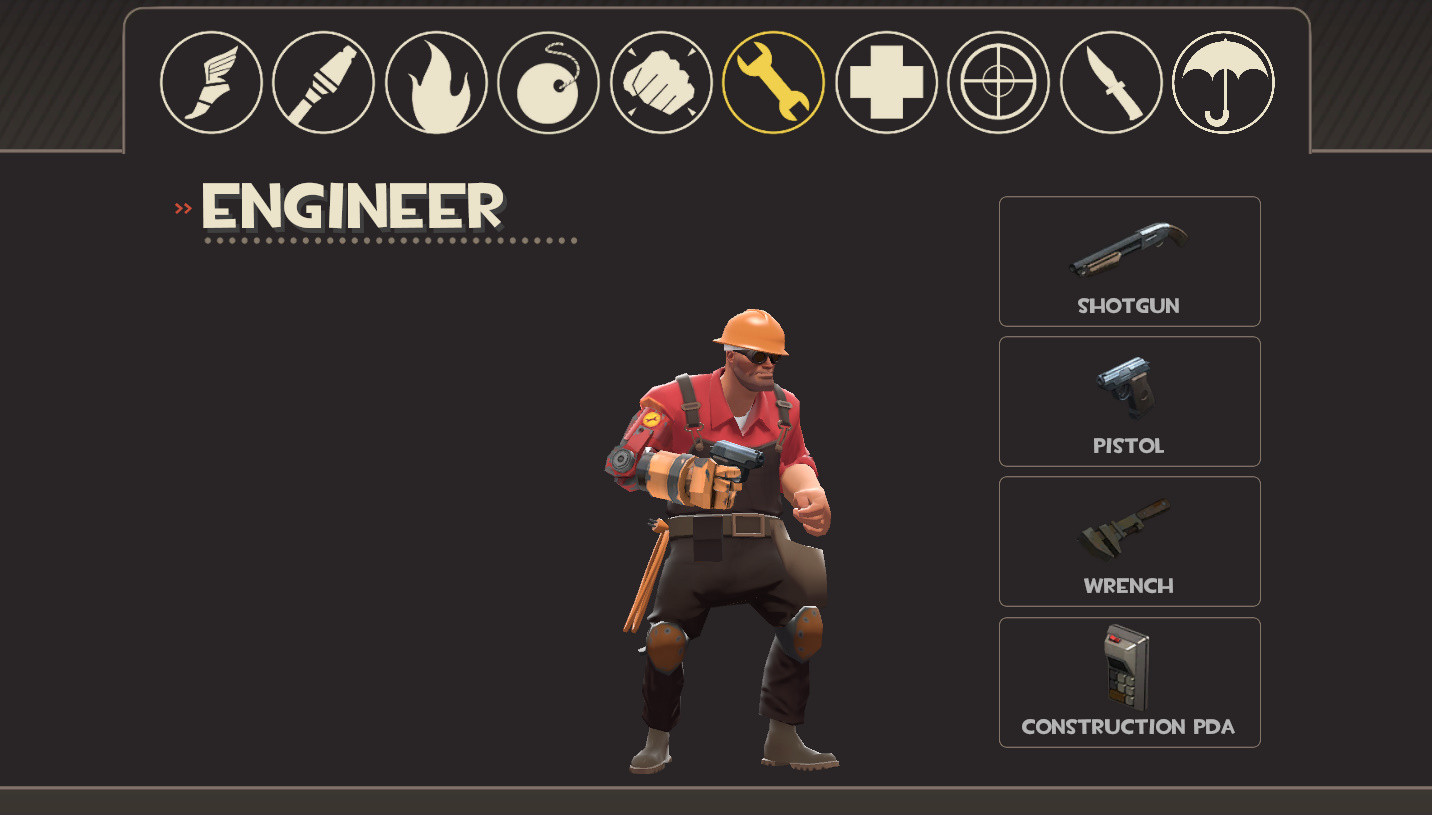Open the Pistol loadout slot
The height and width of the screenshot is (815, 1432).
[x=1129, y=401]
